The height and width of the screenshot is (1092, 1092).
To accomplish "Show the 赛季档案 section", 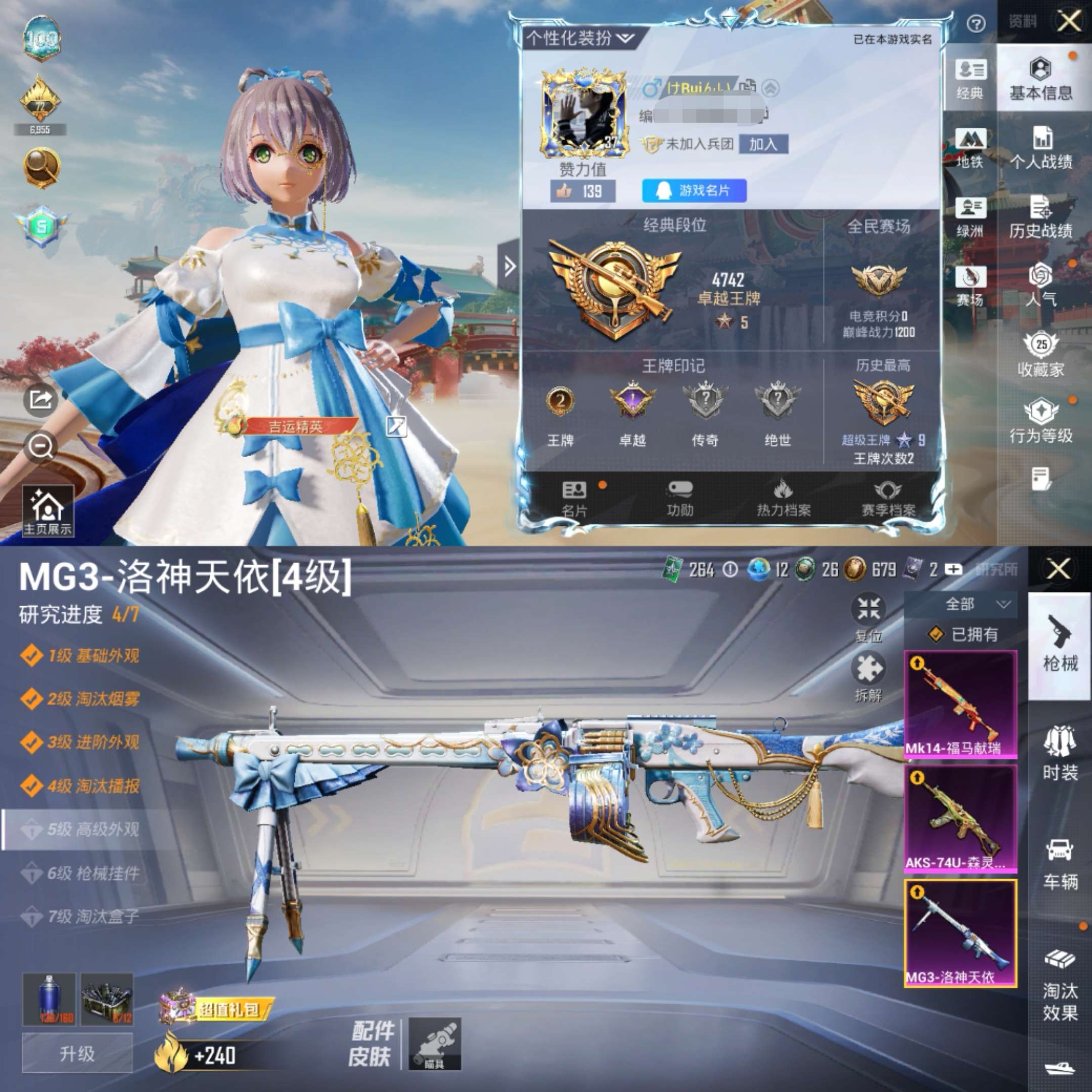I will point(888,498).
